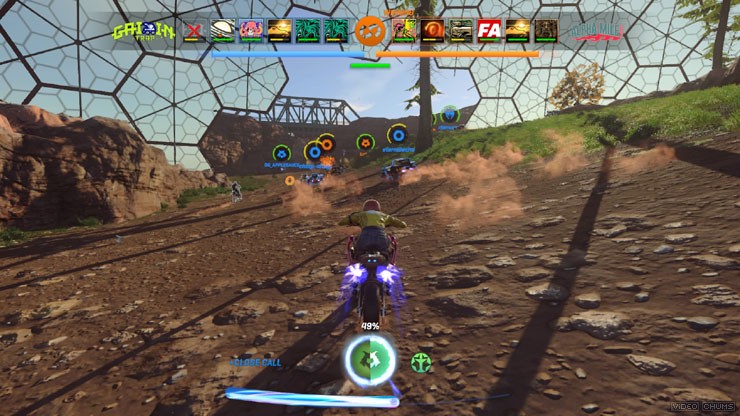Screen dimensions: 740x416
Task: Select the red FA player portrait
Action: [x=489, y=30]
